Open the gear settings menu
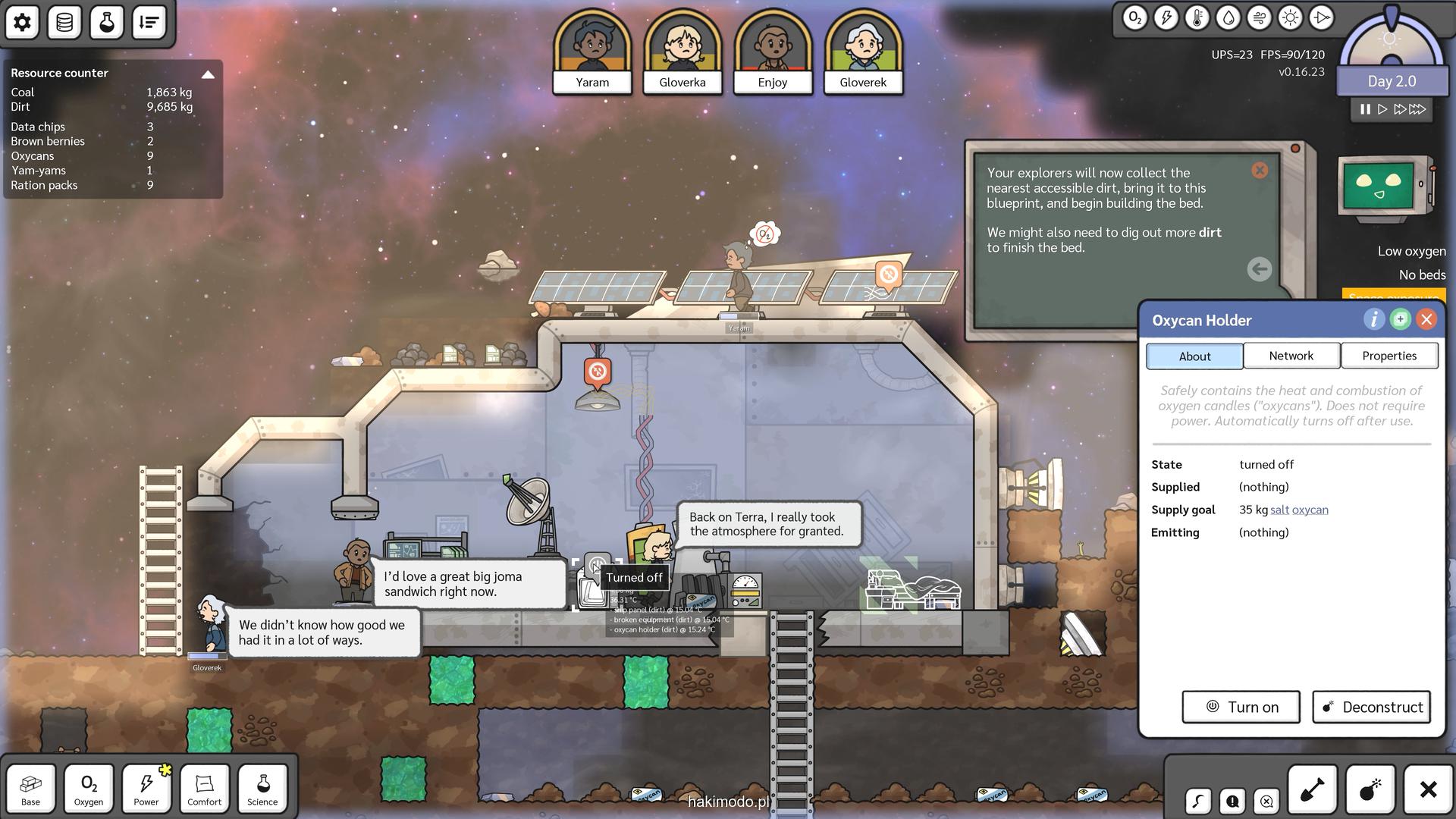This screenshot has width=1456, height=819. coord(22,22)
